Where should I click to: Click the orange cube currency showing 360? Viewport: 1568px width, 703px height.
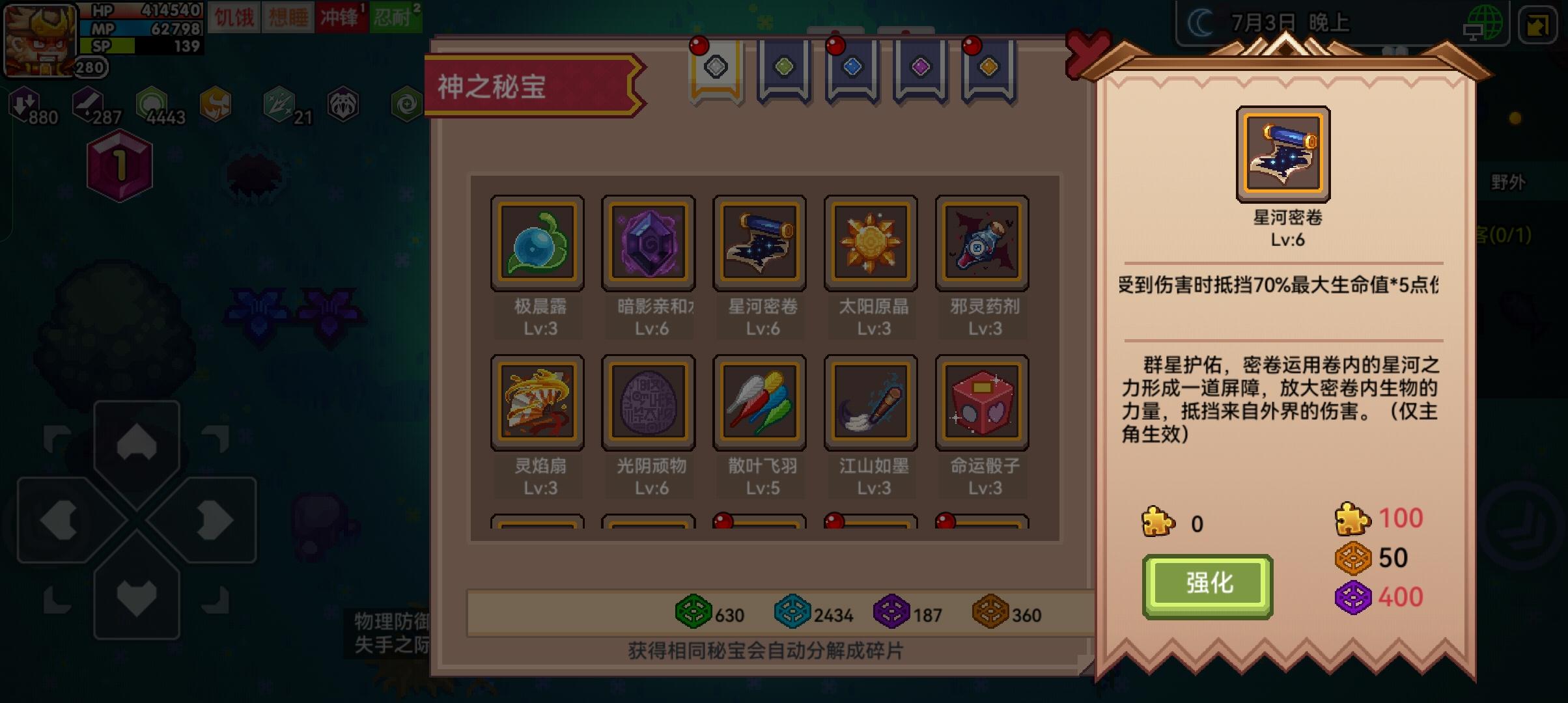[994, 614]
